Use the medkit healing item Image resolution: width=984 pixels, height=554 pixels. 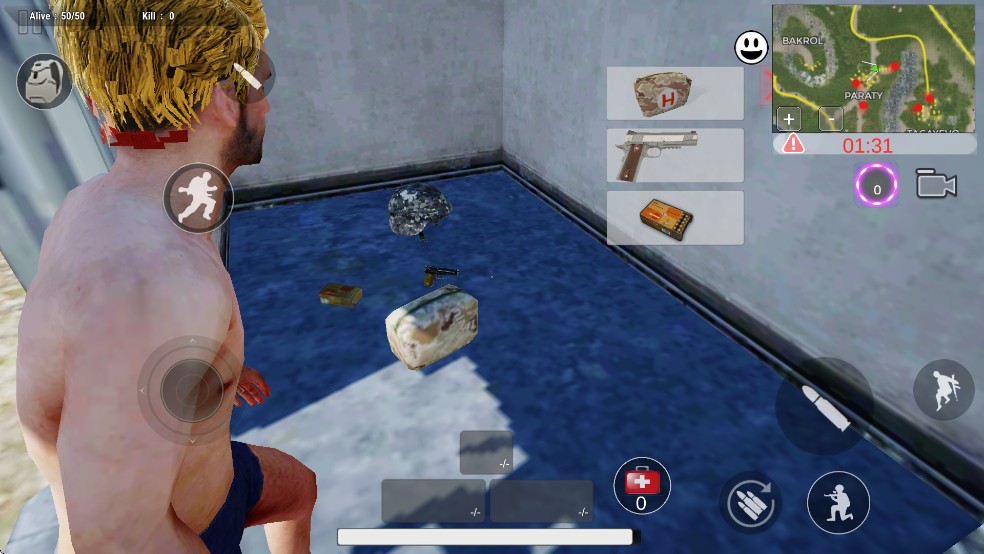click(641, 486)
